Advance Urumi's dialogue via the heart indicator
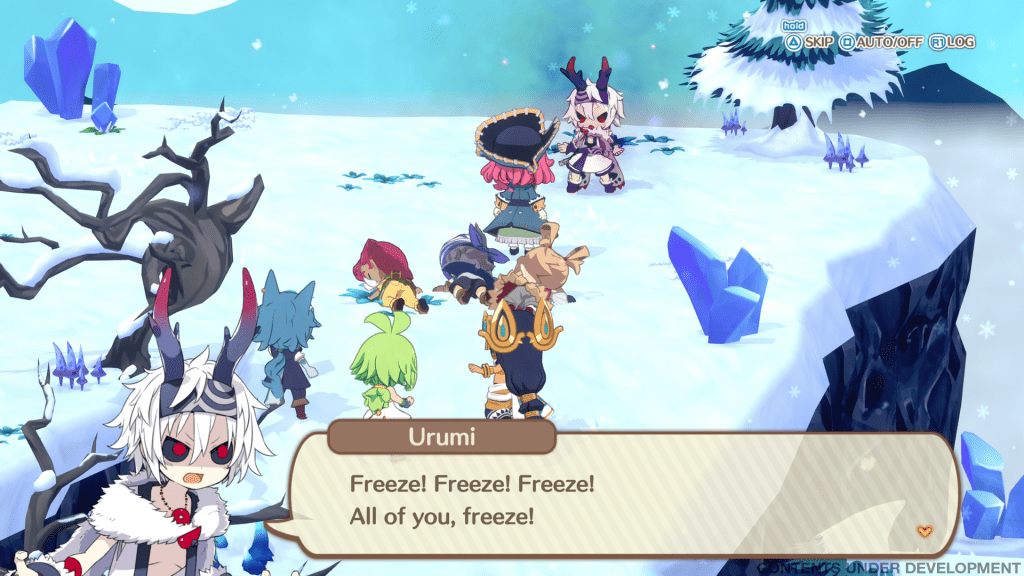The height and width of the screenshot is (576, 1024). tap(924, 530)
